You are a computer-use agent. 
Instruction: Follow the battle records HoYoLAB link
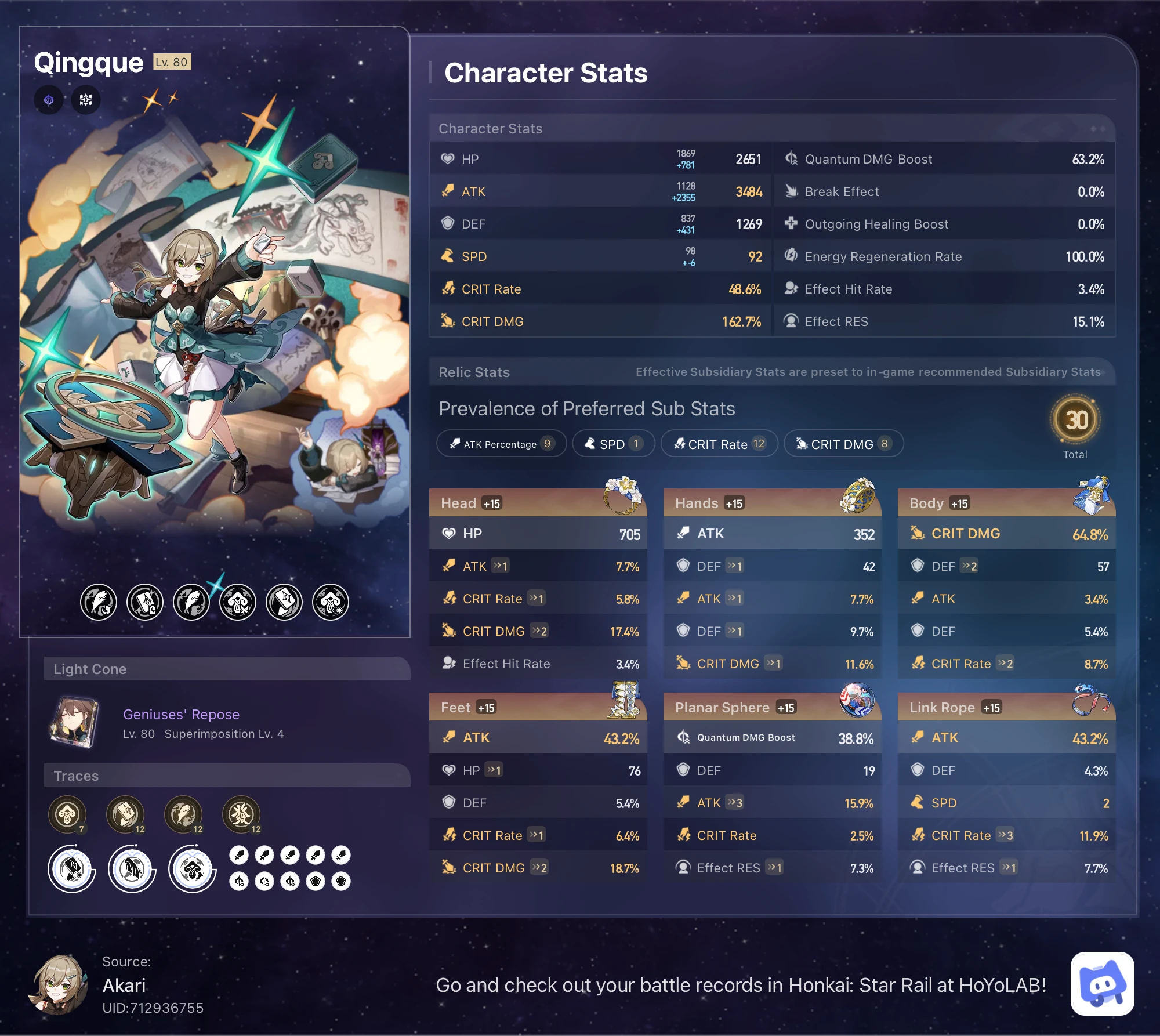pos(741,985)
